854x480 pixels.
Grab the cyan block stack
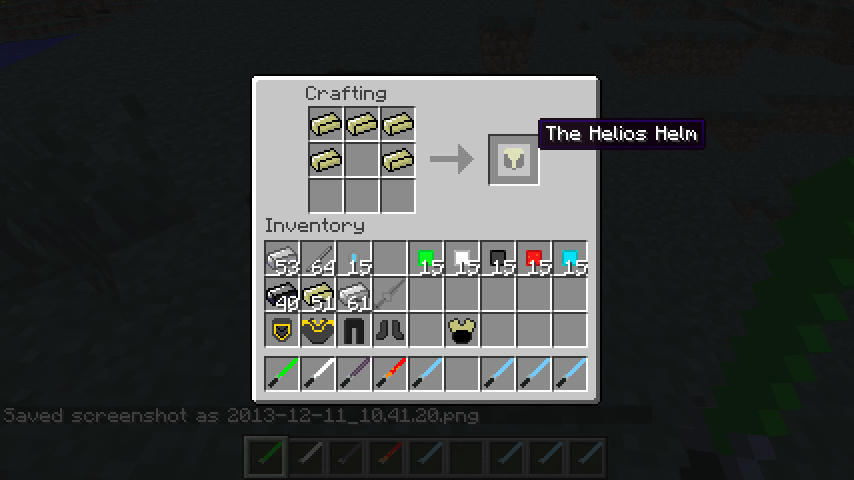570,259
